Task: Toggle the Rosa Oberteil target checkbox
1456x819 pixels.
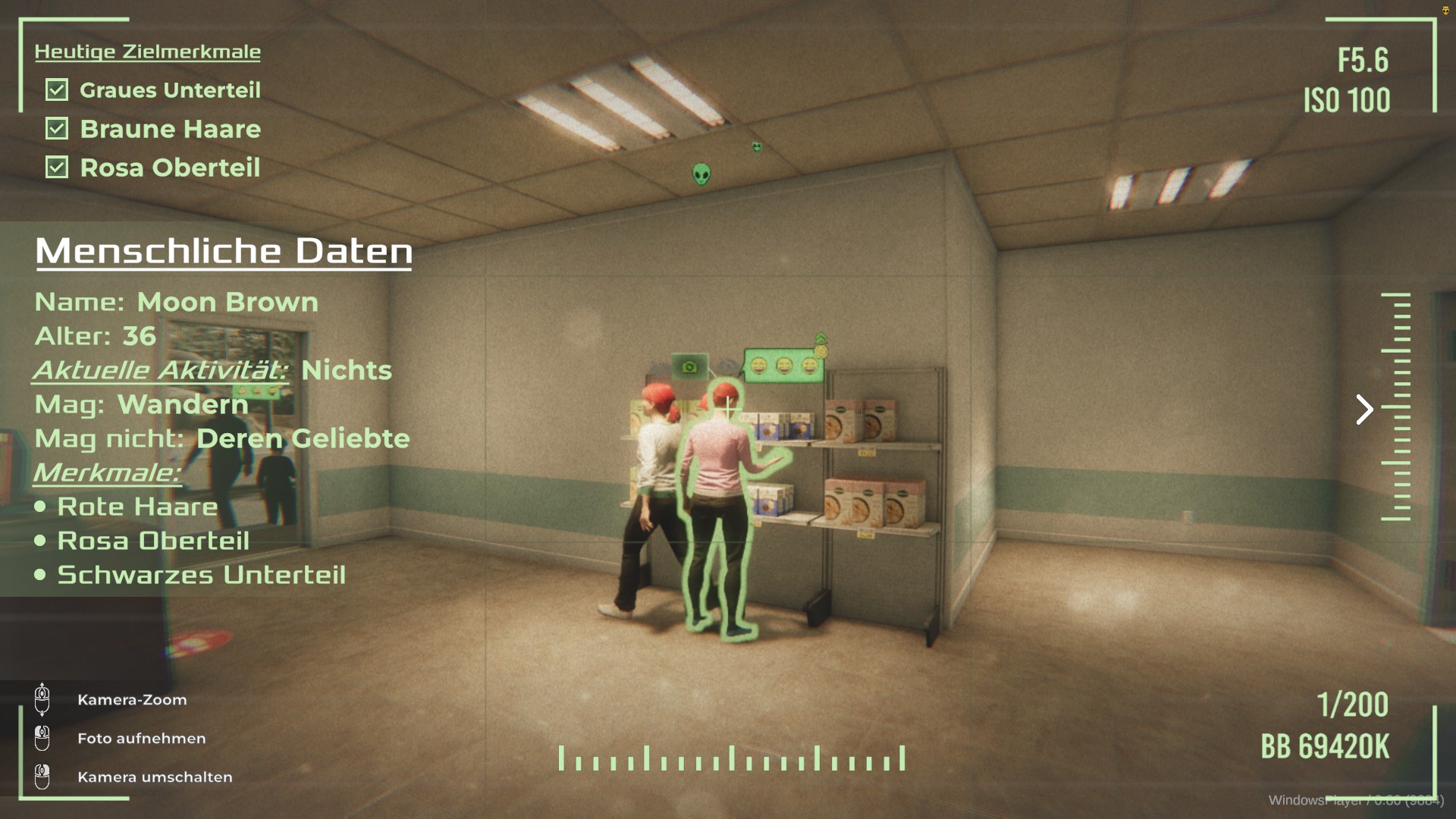Action: 57,168
